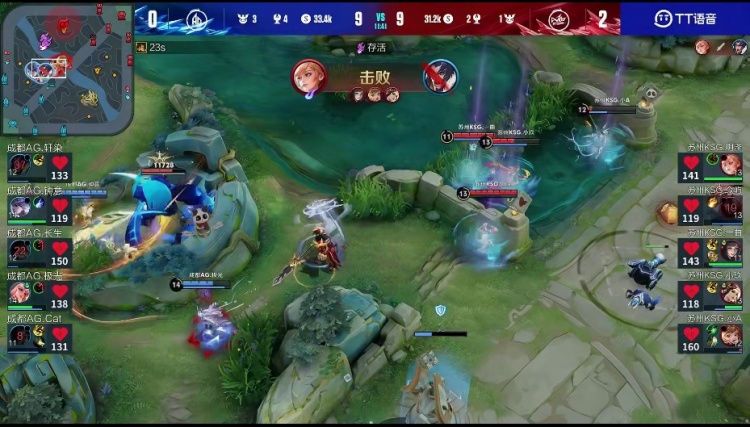Image resolution: width=750 pixels, height=427 pixels.
Task: Select player 成都AG.钟意 portrait
Action: [x=22, y=210]
